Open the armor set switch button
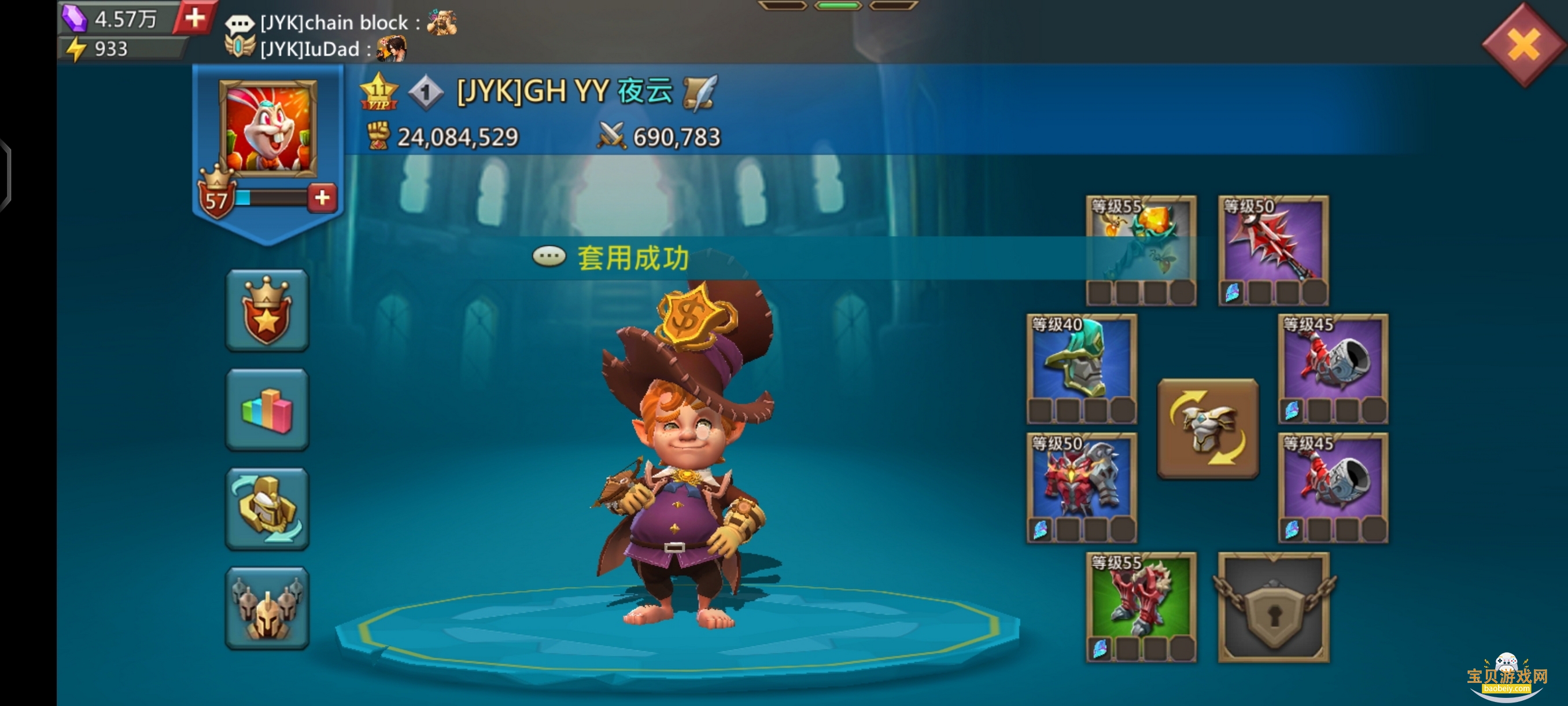 (1208, 428)
